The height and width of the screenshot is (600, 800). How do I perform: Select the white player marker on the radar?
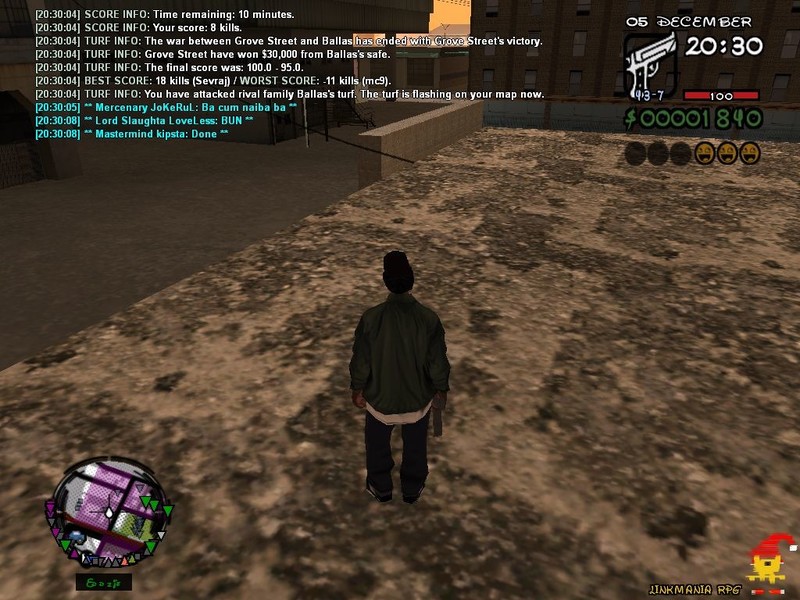point(108,513)
